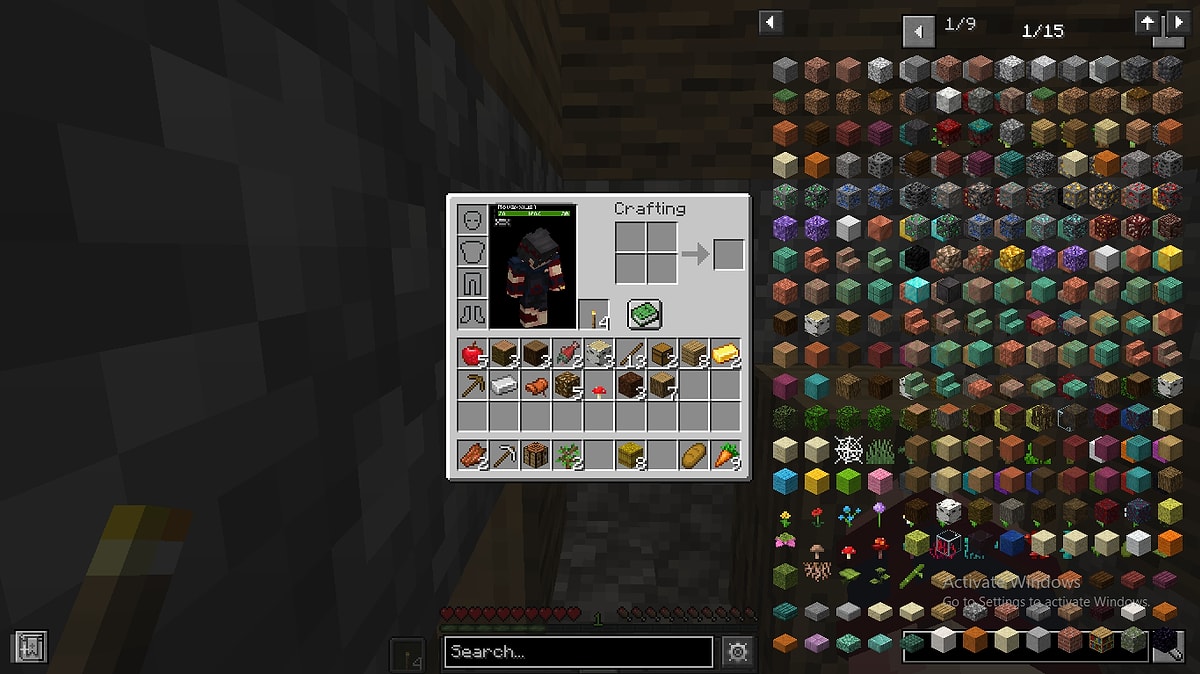Select the bread in the hotbar

[x=694, y=456]
